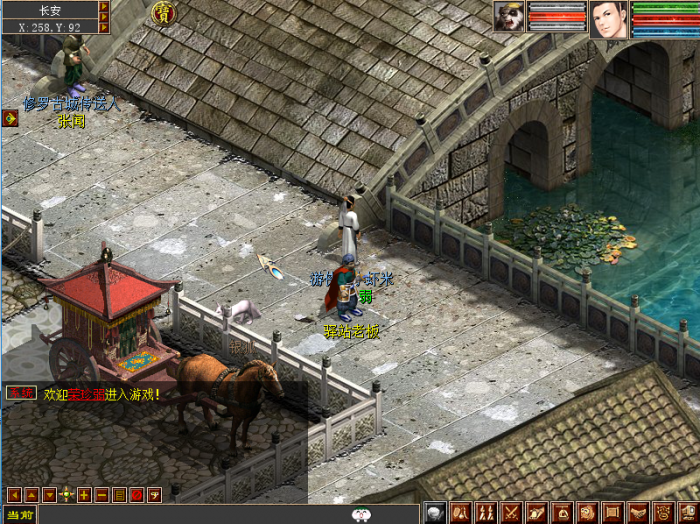Click the 长安 location name panel
Screen dimensions: 700x524
coord(50,10)
